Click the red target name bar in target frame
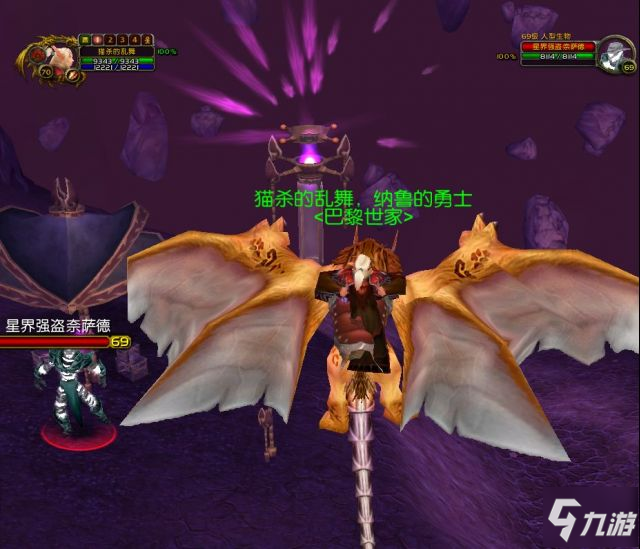The width and height of the screenshot is (640, 549). pos(557,46)
